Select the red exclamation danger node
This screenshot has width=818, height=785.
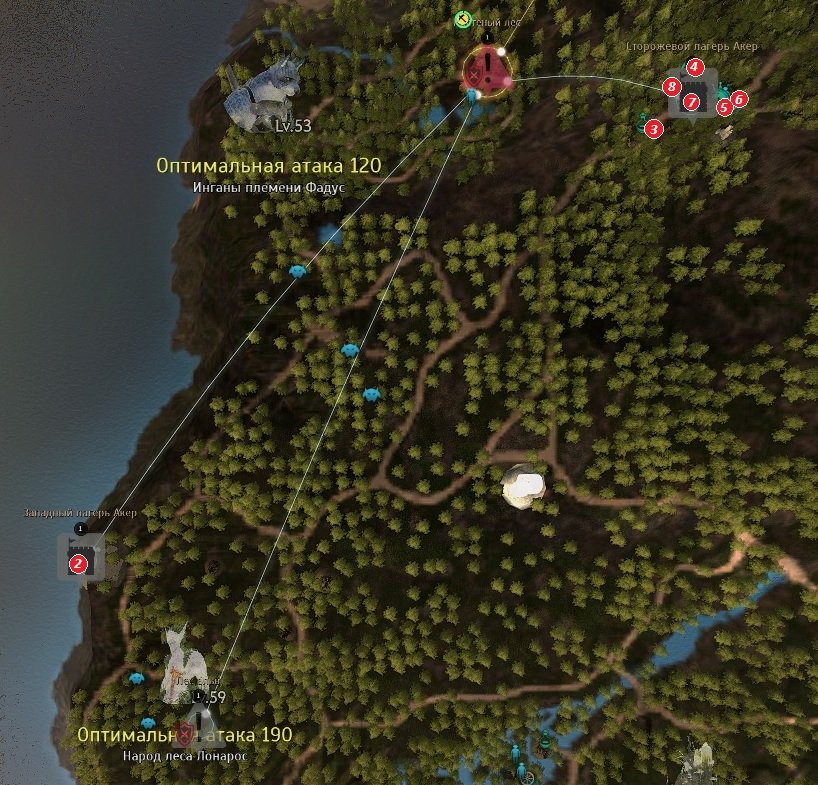pos(487,71)
